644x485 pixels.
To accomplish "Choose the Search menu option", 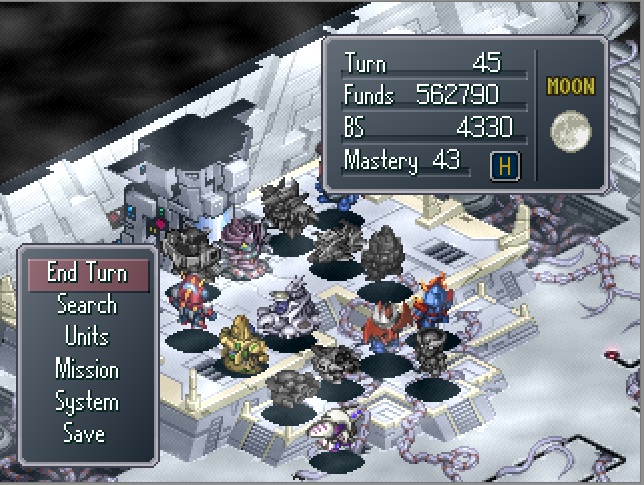I will [87, 305].
